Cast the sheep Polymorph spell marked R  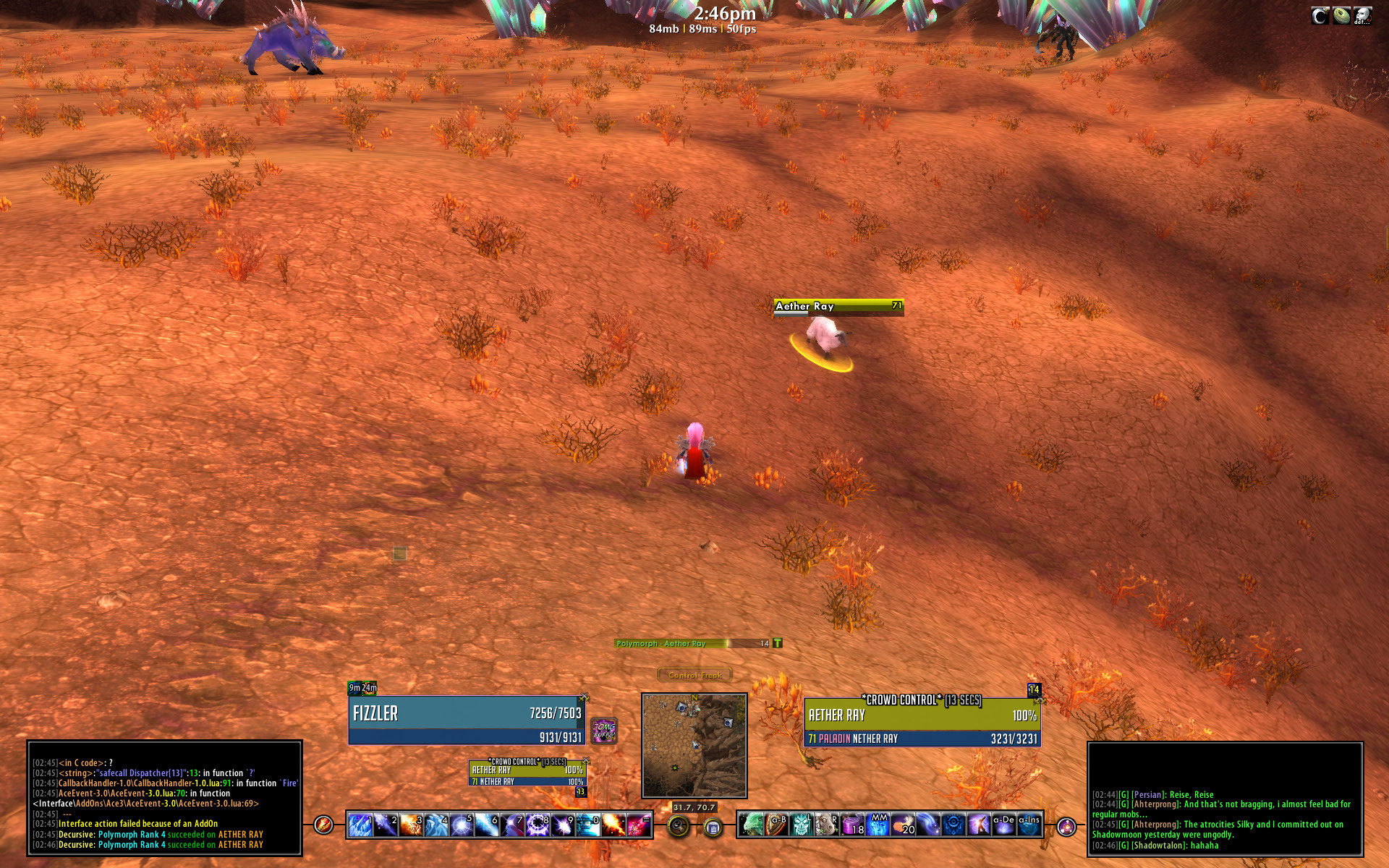point(827,825)
